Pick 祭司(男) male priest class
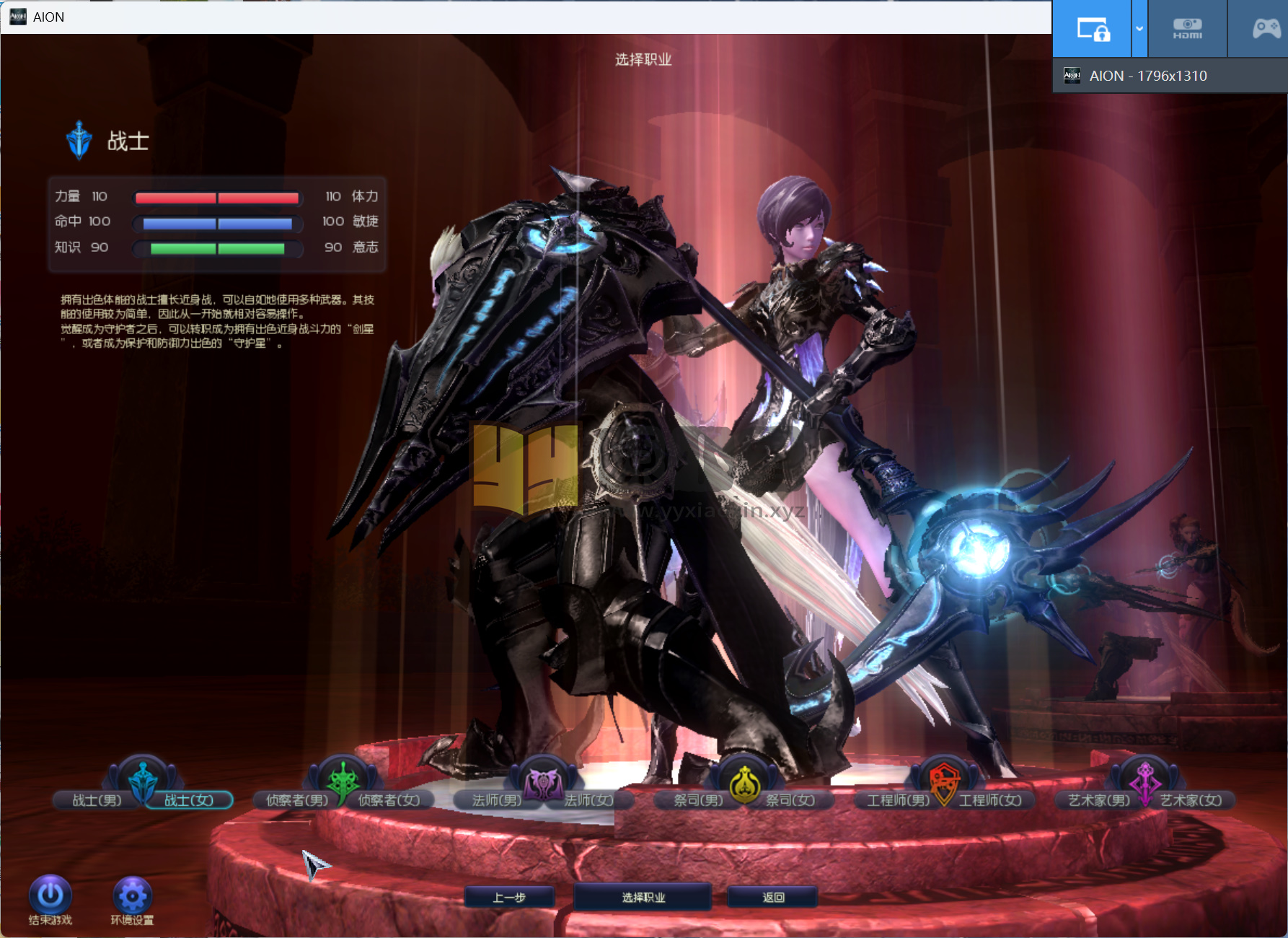Screen dimensions: 1288x938 [697, 800]
